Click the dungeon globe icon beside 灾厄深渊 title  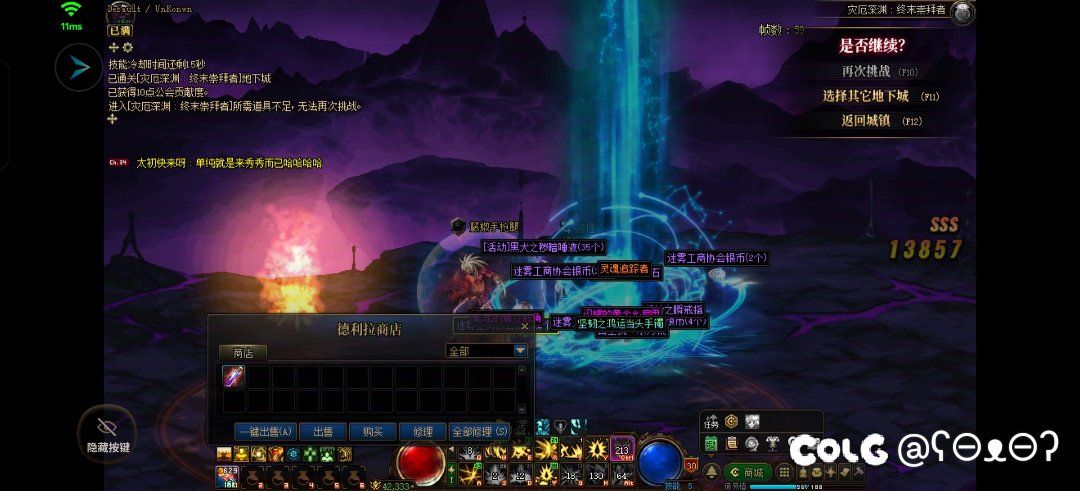[963, 12]
